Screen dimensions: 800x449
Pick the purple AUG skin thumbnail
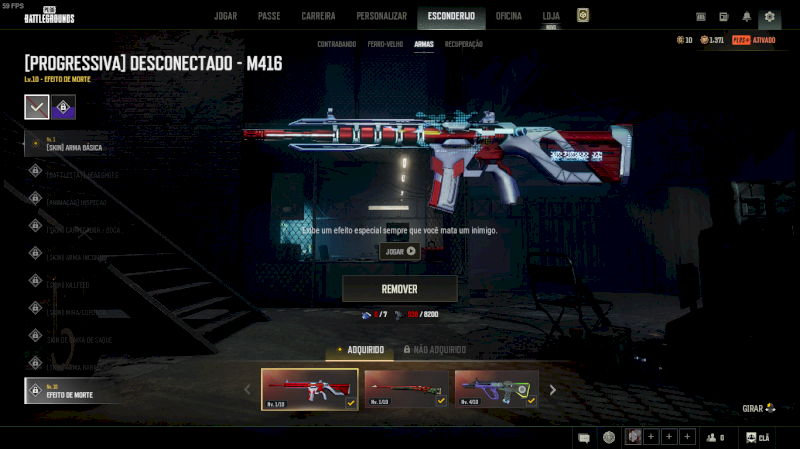(x=496, y=389)
